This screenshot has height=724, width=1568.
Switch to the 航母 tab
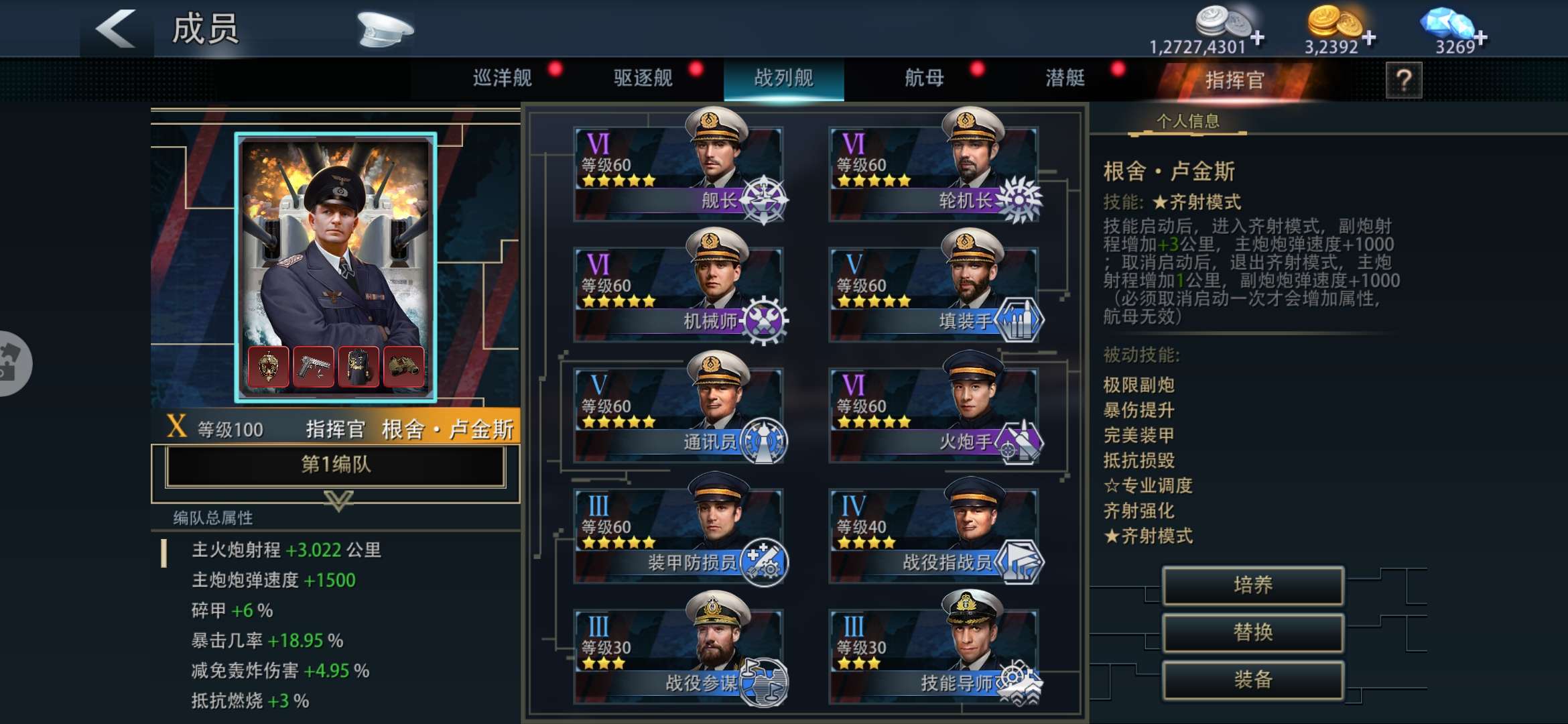pyautogui.click(x=923, y=78)
